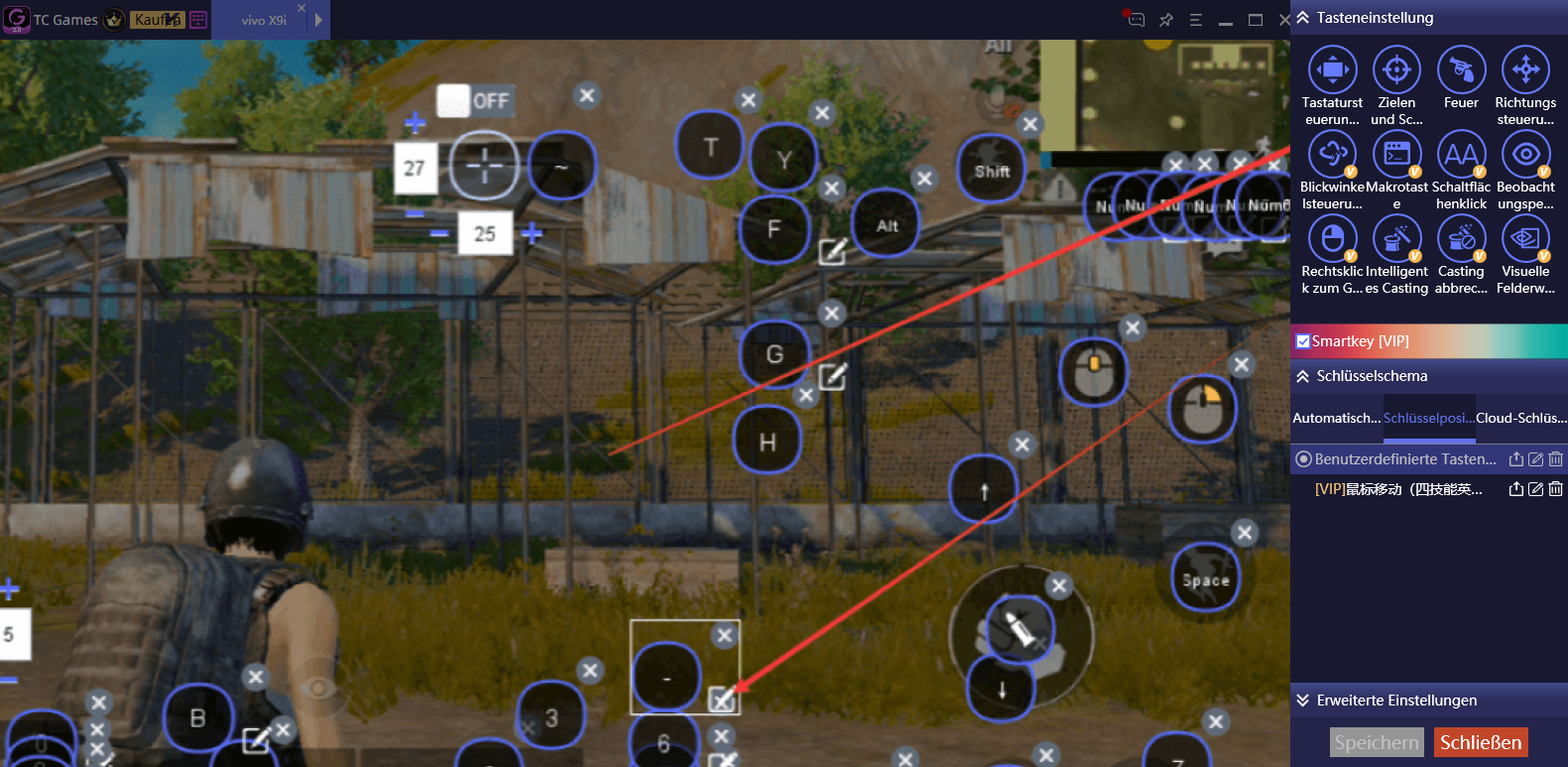Switch to the Cloud-Schlüssel tab
This screenshot has width=1568, height=767.
click(1521, 418)
